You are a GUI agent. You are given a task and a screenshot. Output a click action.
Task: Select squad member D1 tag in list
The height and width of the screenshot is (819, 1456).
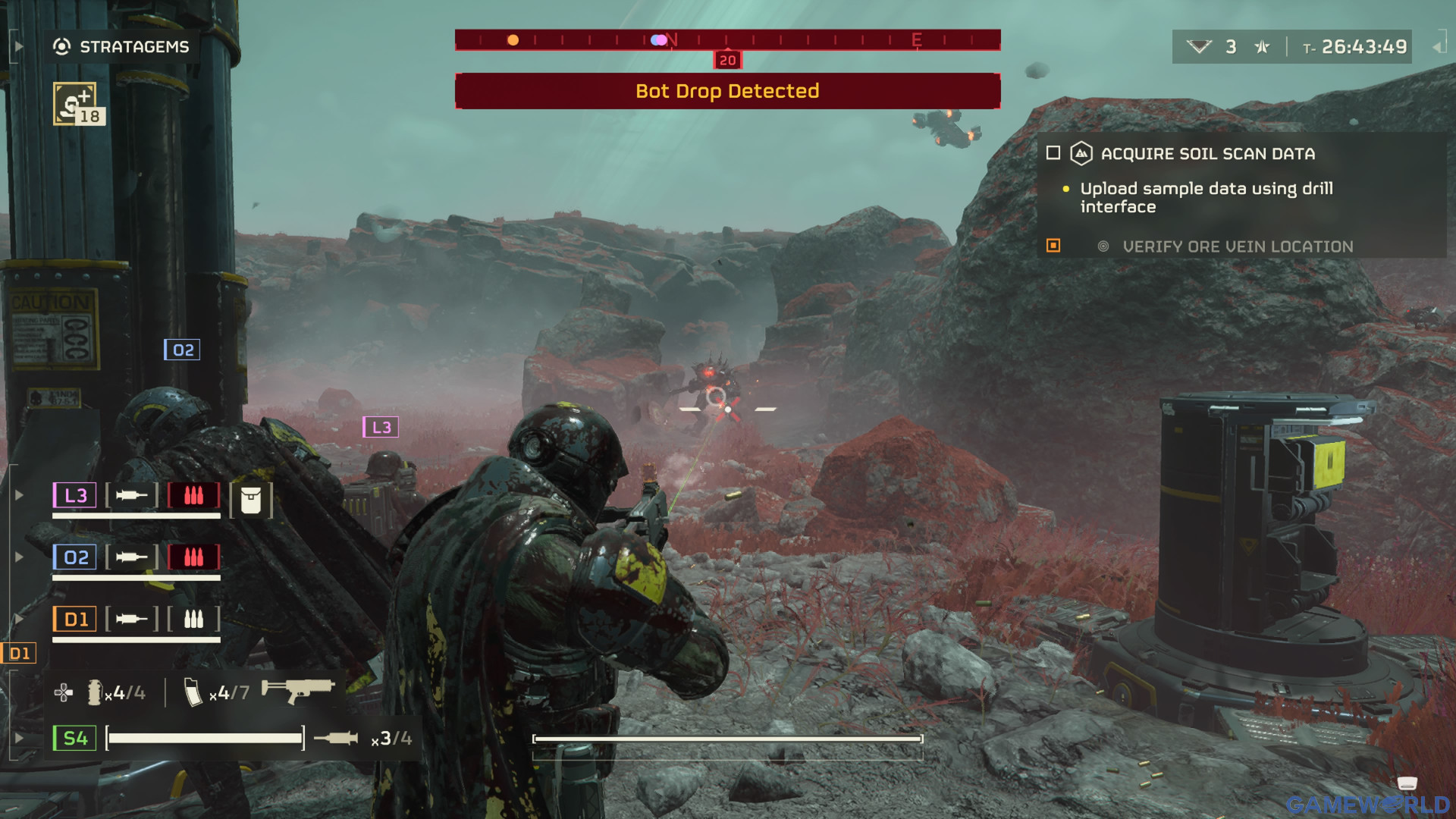click(x=74, y=620)
